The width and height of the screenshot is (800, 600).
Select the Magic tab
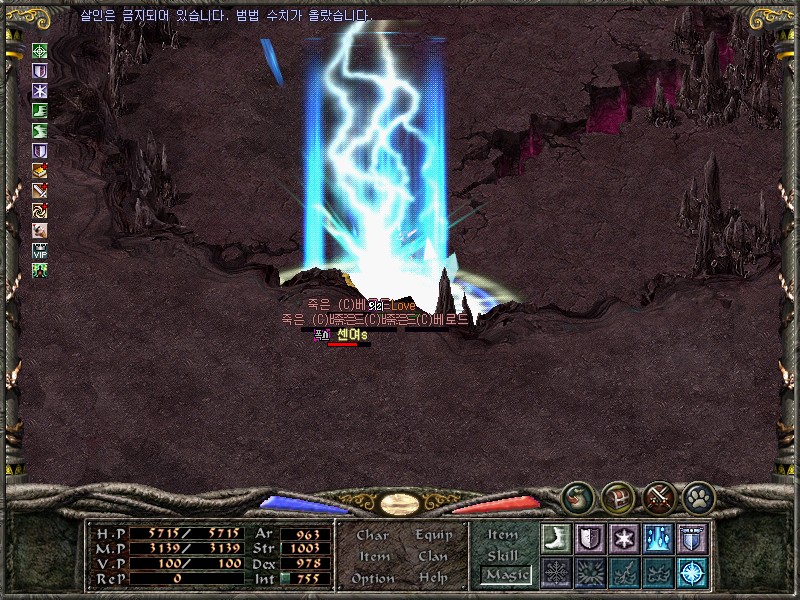pyautogui.click(x=506, y=575)
